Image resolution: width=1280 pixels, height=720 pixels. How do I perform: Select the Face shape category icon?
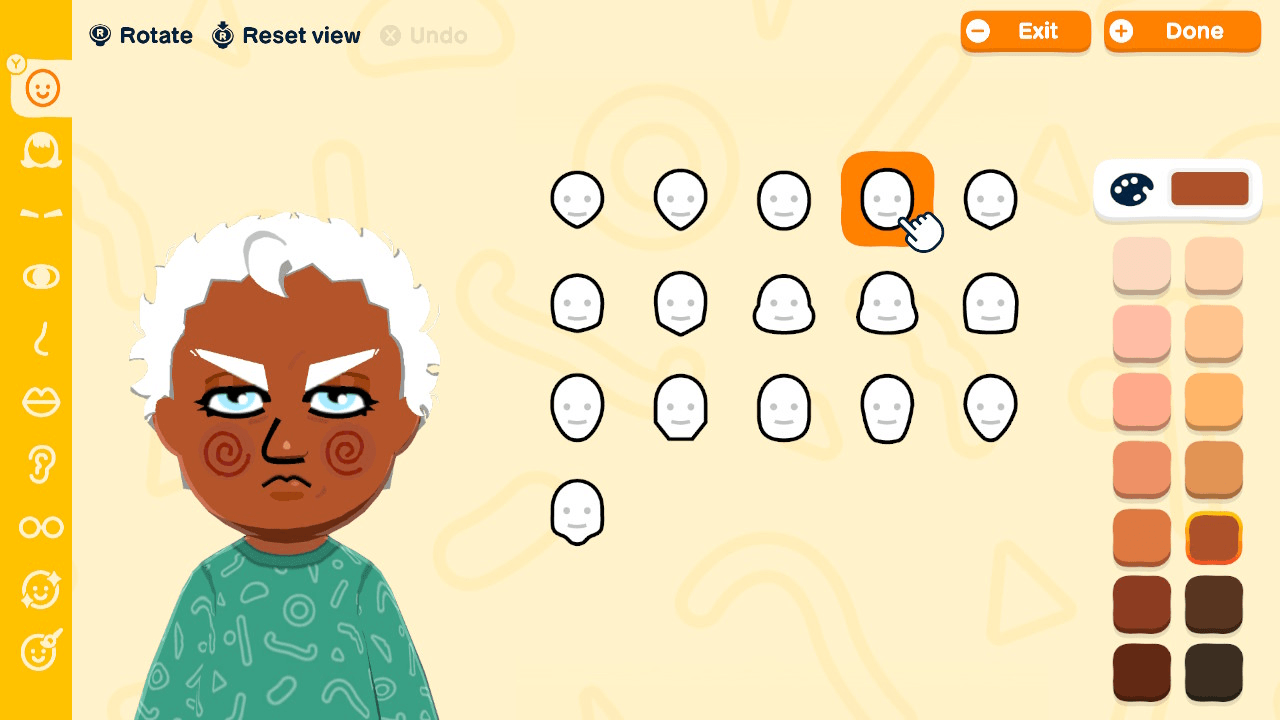(40, 88)
